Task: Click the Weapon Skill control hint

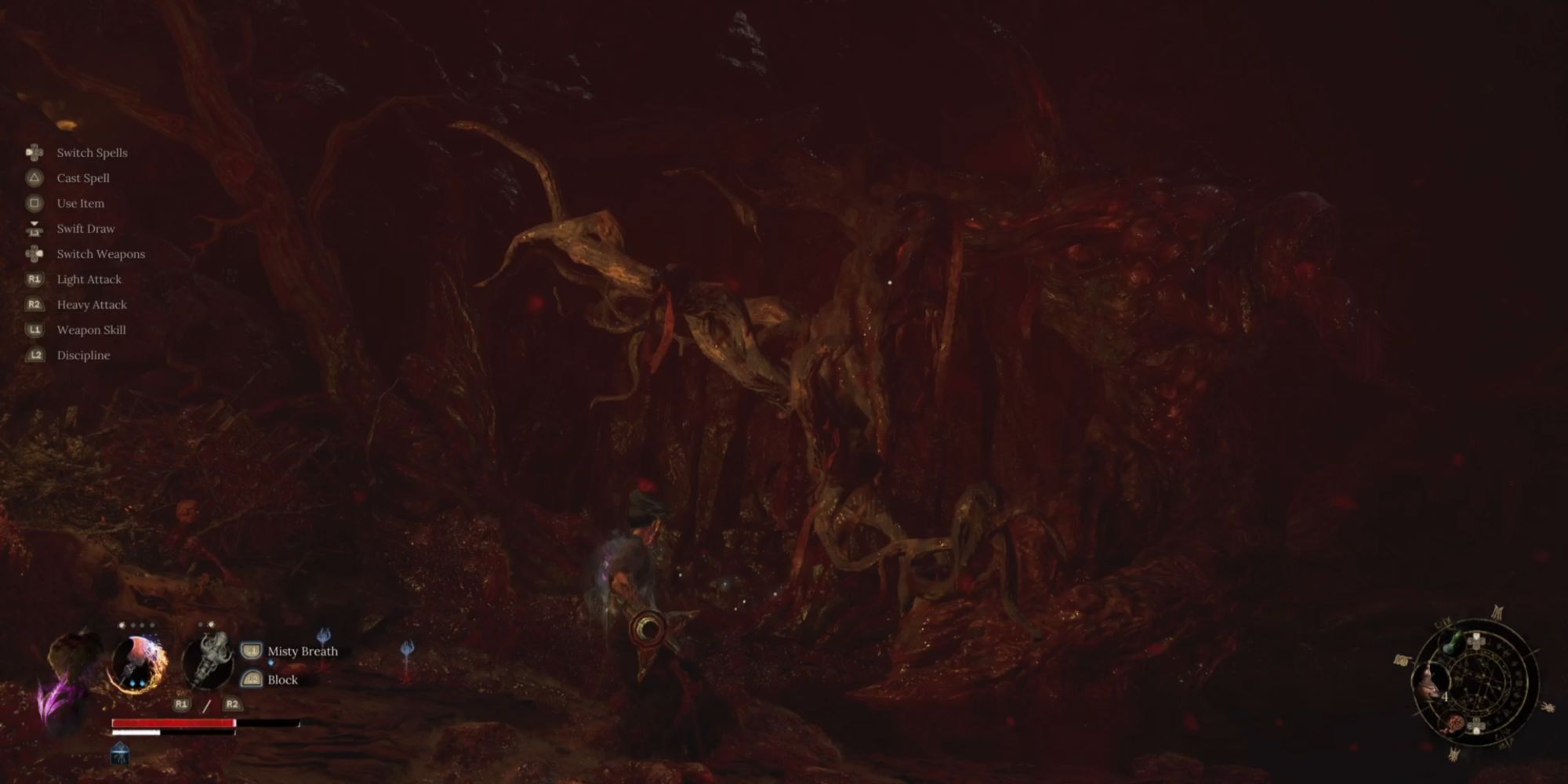Action: point(91,330)
